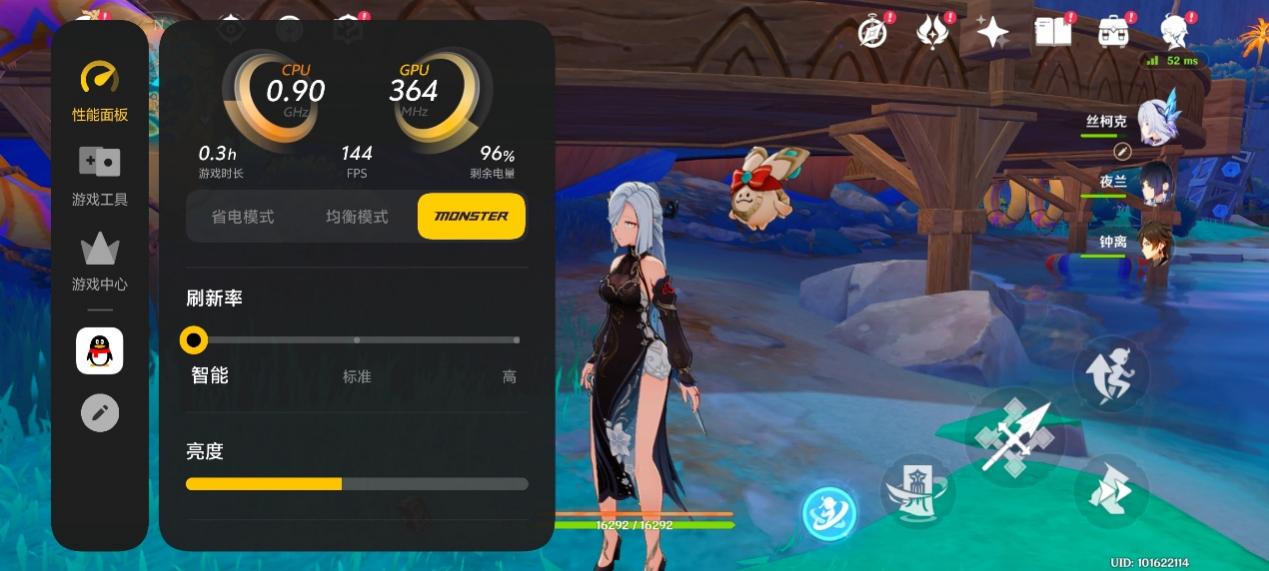
Task: Set refresh rate to 标准 standard
Action: [x=357, y=341]
